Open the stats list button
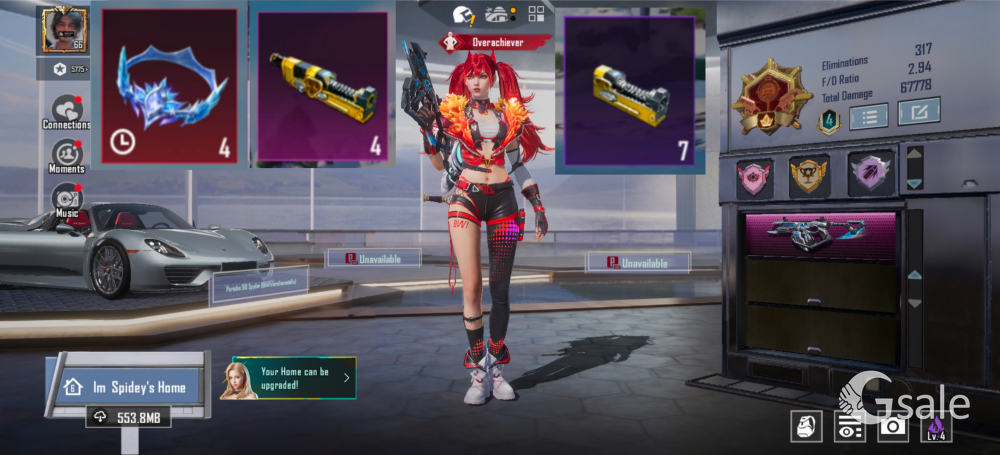 [869, 116]
